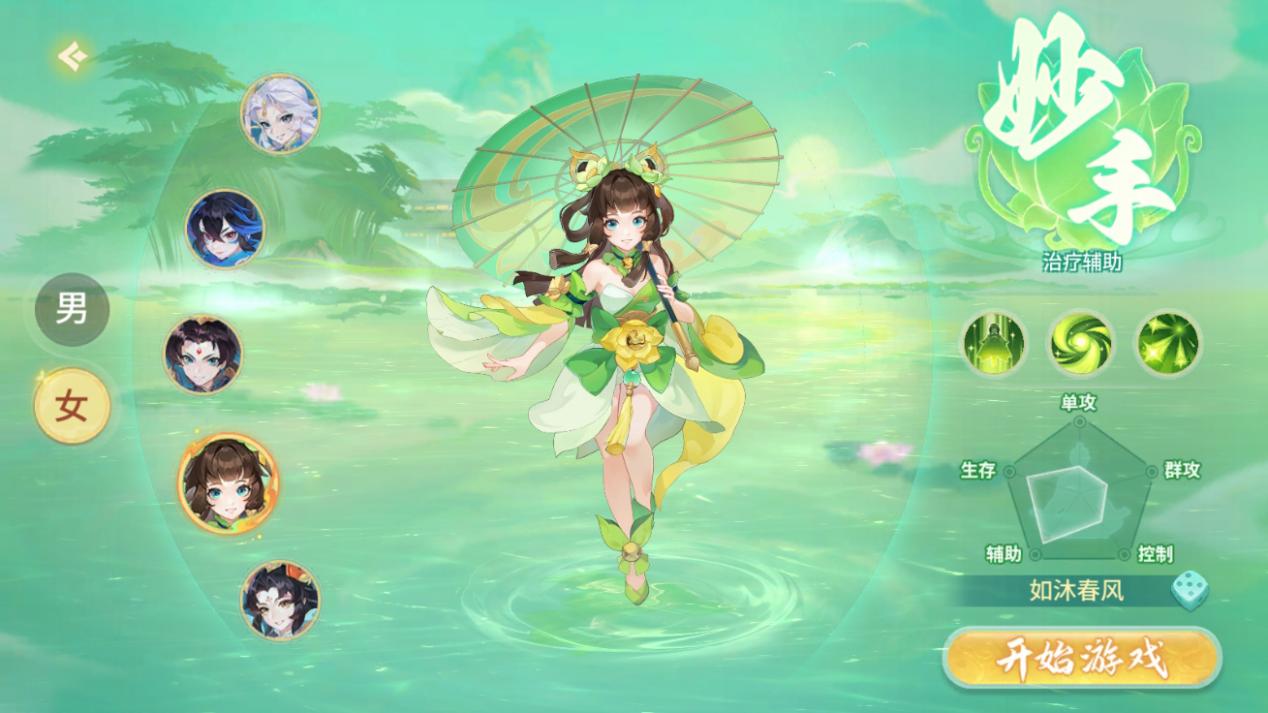Image resolution: width=1268 pixels, height=713 pixels.
Task: View the green lantern skill icon
Action: [994, 342]
